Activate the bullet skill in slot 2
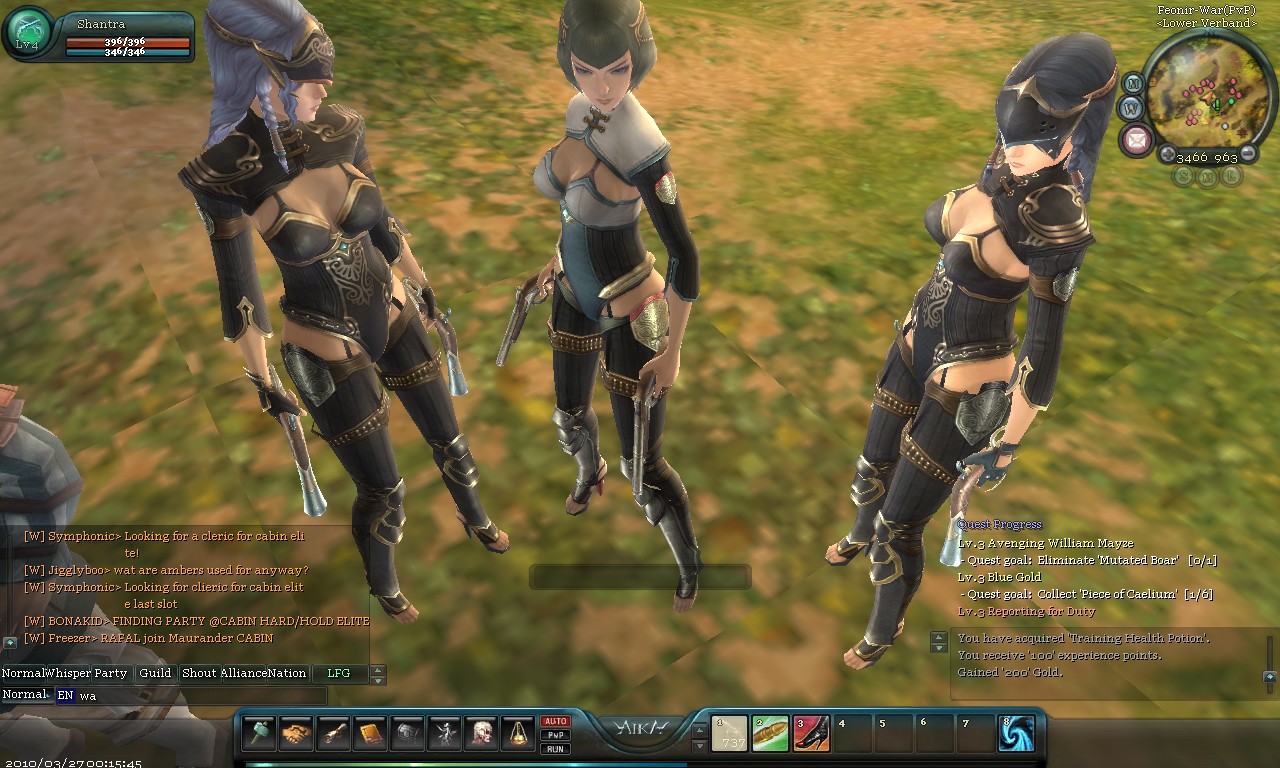1280x768 pixels. (x=770, y=734)
